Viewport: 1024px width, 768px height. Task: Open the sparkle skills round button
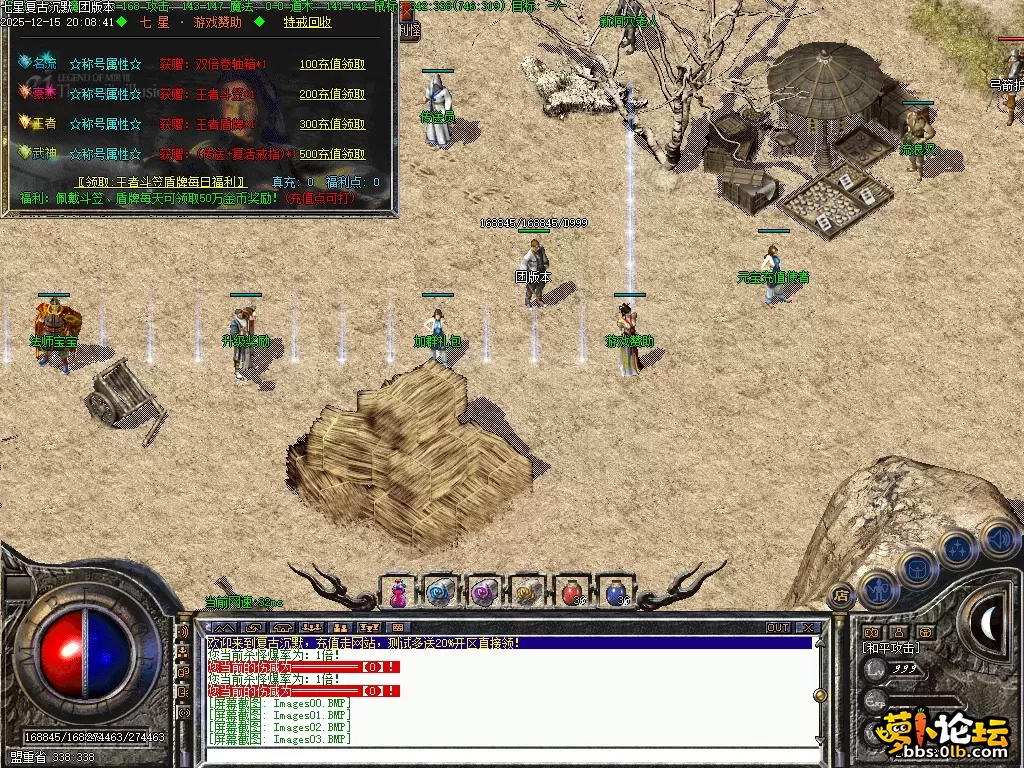pyautogui.click(x=958, y=548)
